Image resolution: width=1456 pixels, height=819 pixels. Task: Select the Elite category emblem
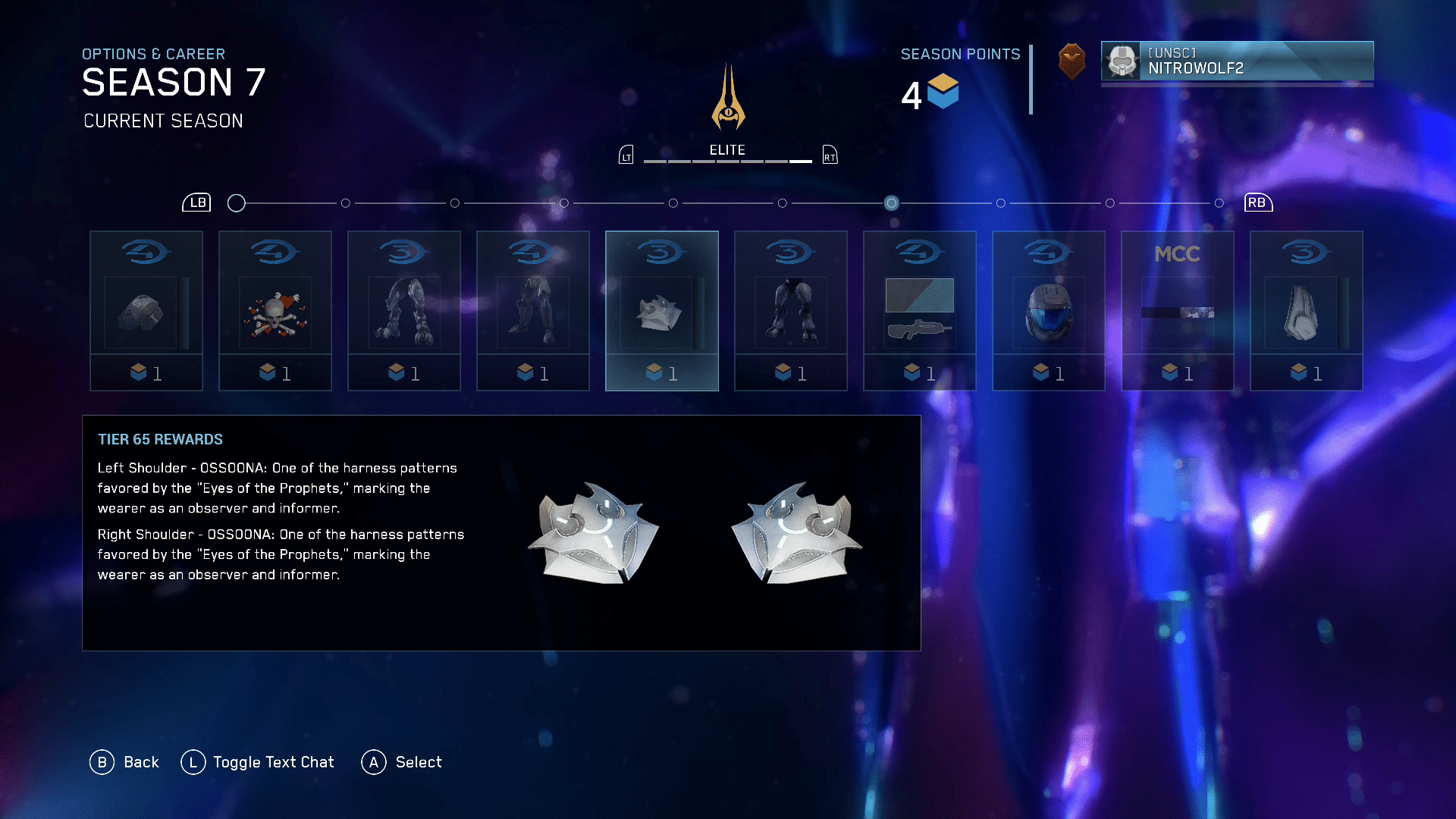(x=728, y=99)
